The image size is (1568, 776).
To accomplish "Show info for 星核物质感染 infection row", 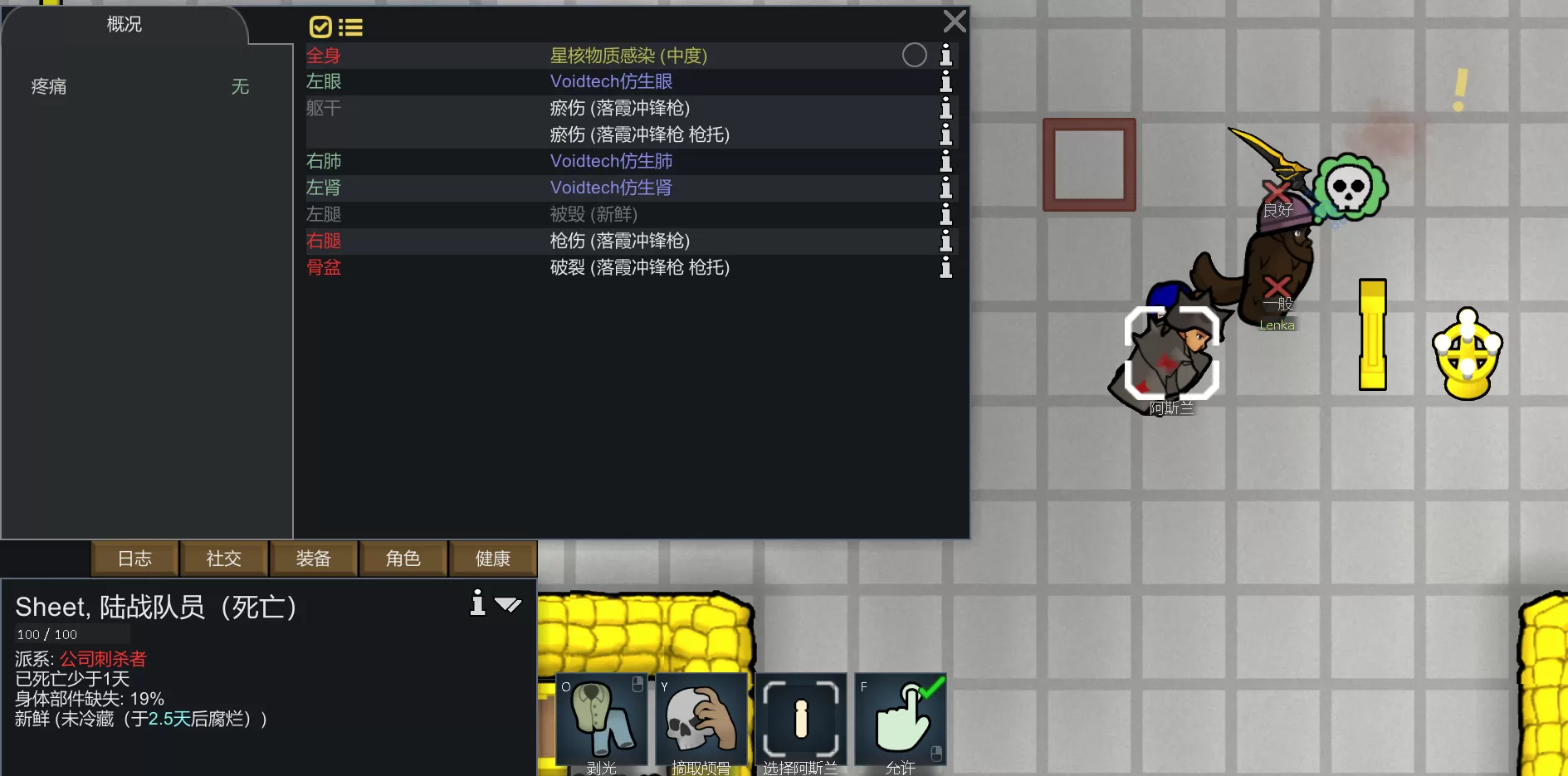I will pos(945,56).
